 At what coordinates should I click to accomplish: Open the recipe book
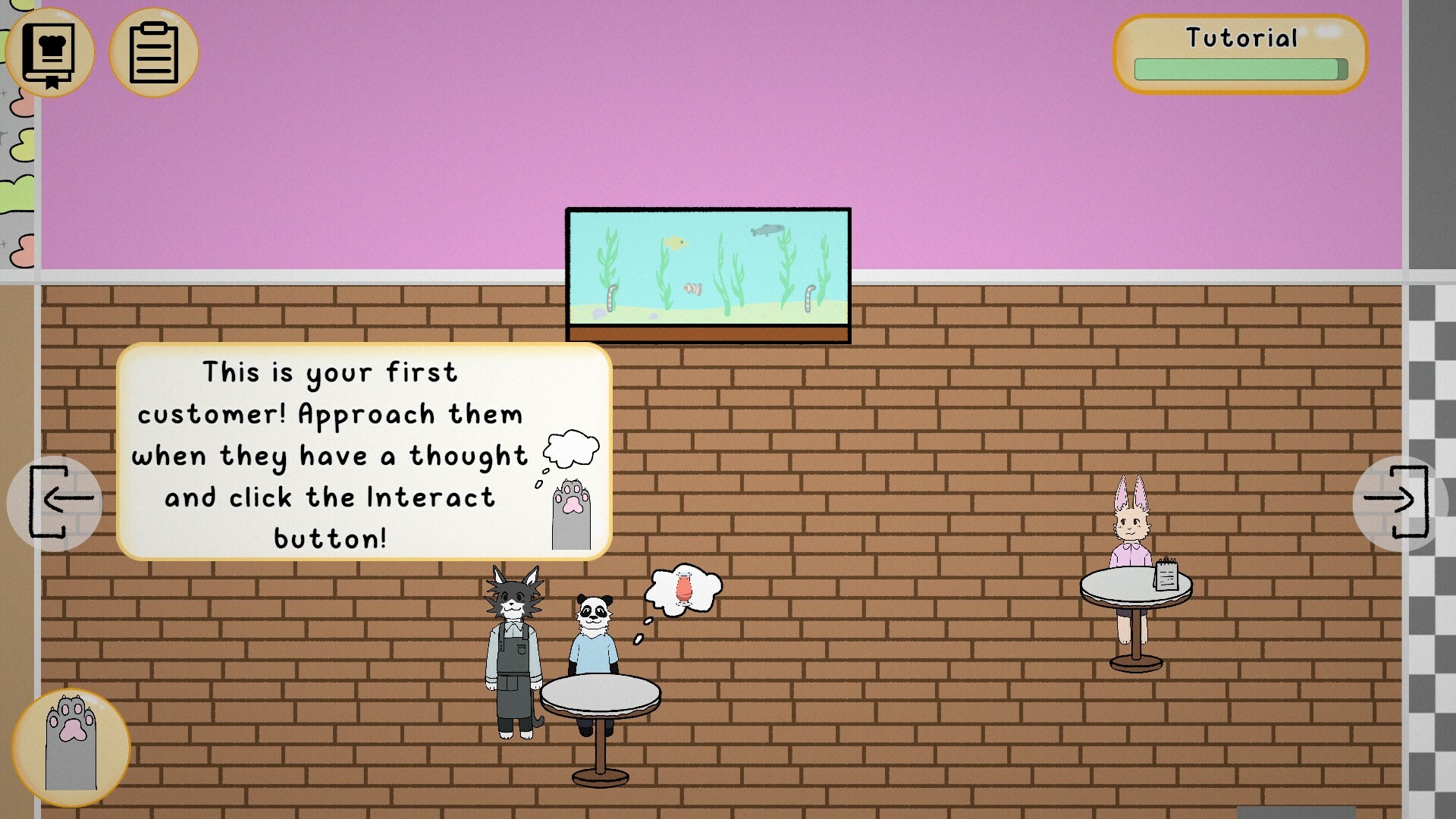pyautogui.click(x=48, y=52)
